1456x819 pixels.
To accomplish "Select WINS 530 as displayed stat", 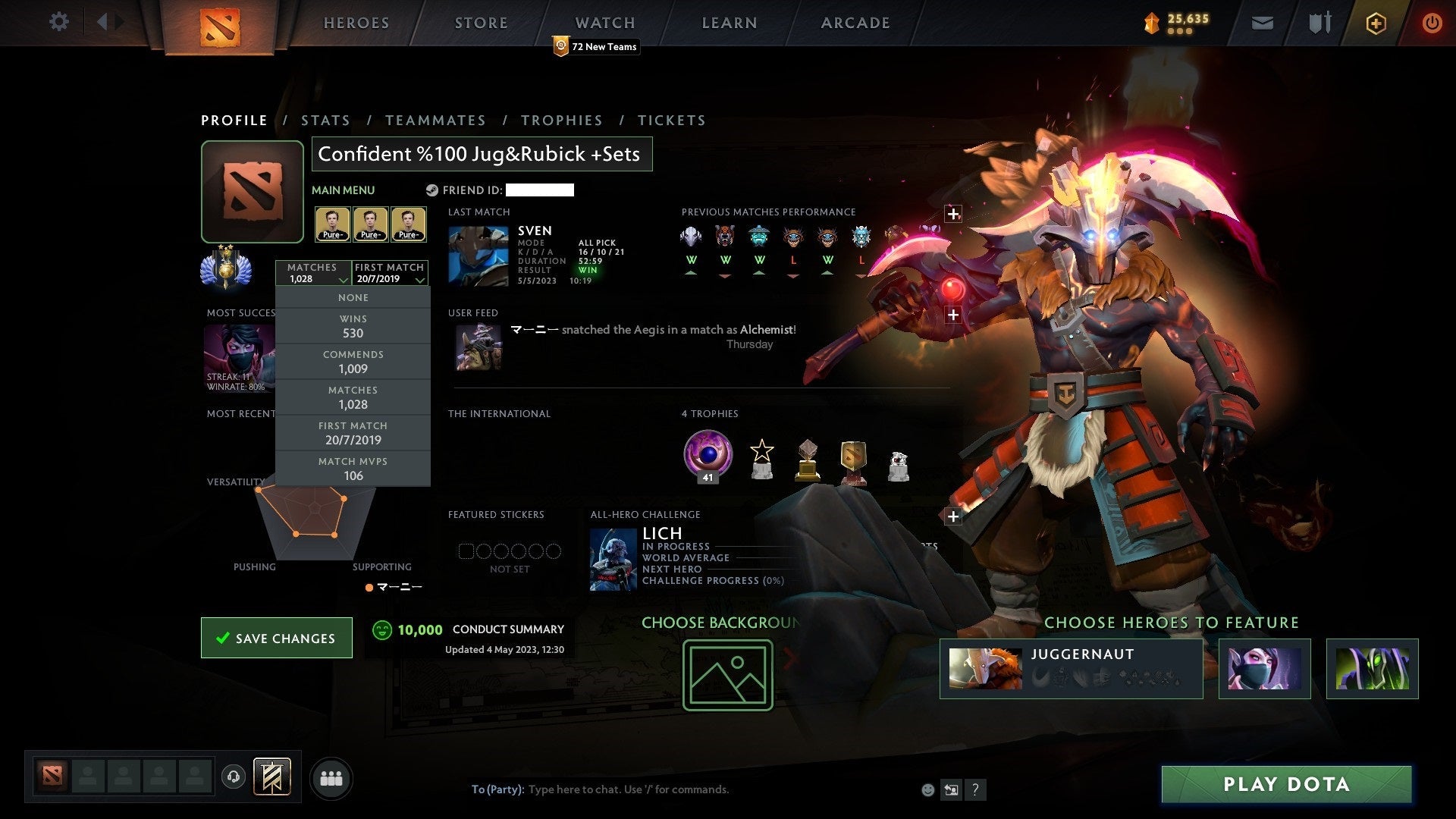I will 353,326.
